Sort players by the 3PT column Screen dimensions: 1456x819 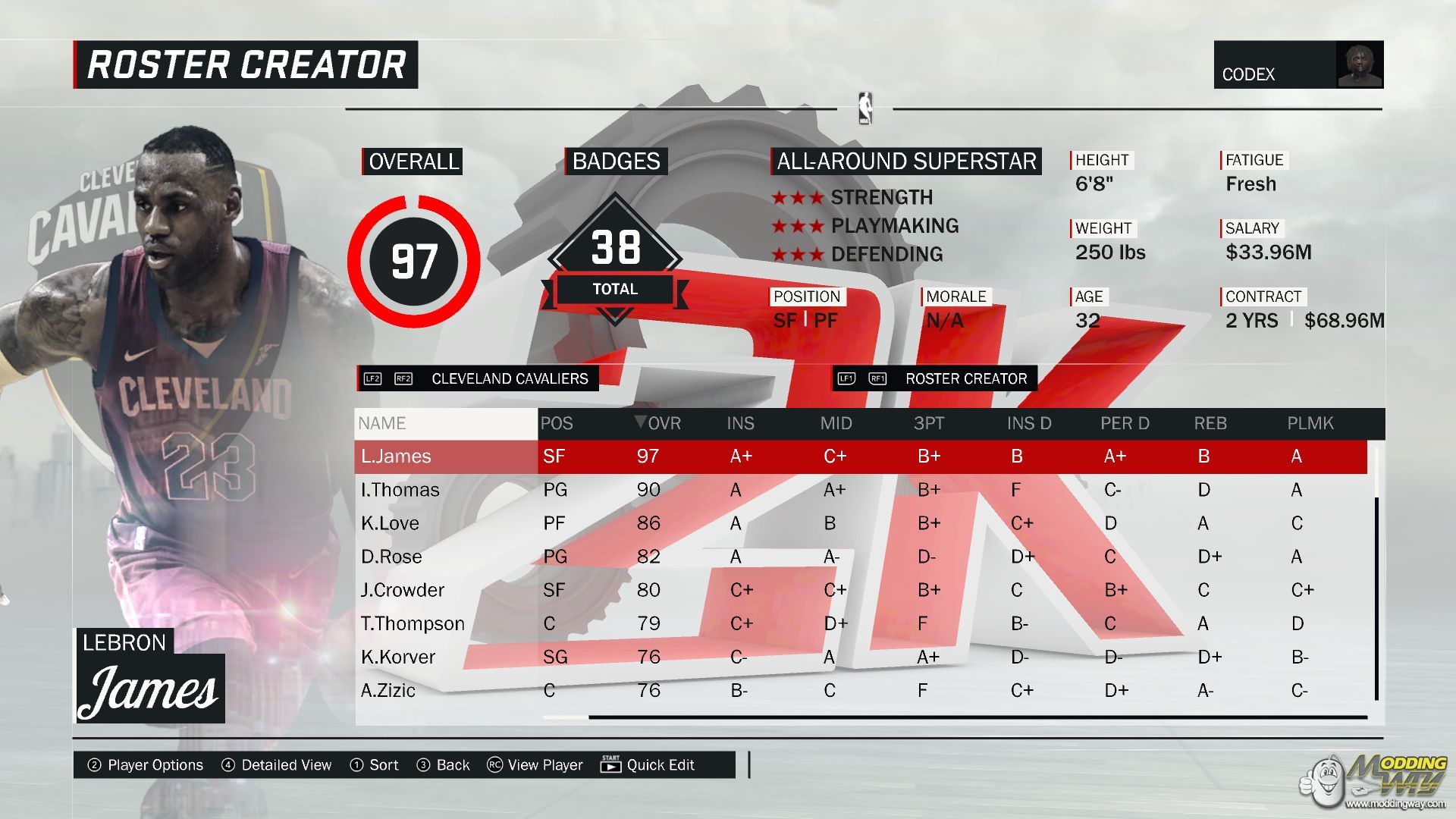point(928,423)
